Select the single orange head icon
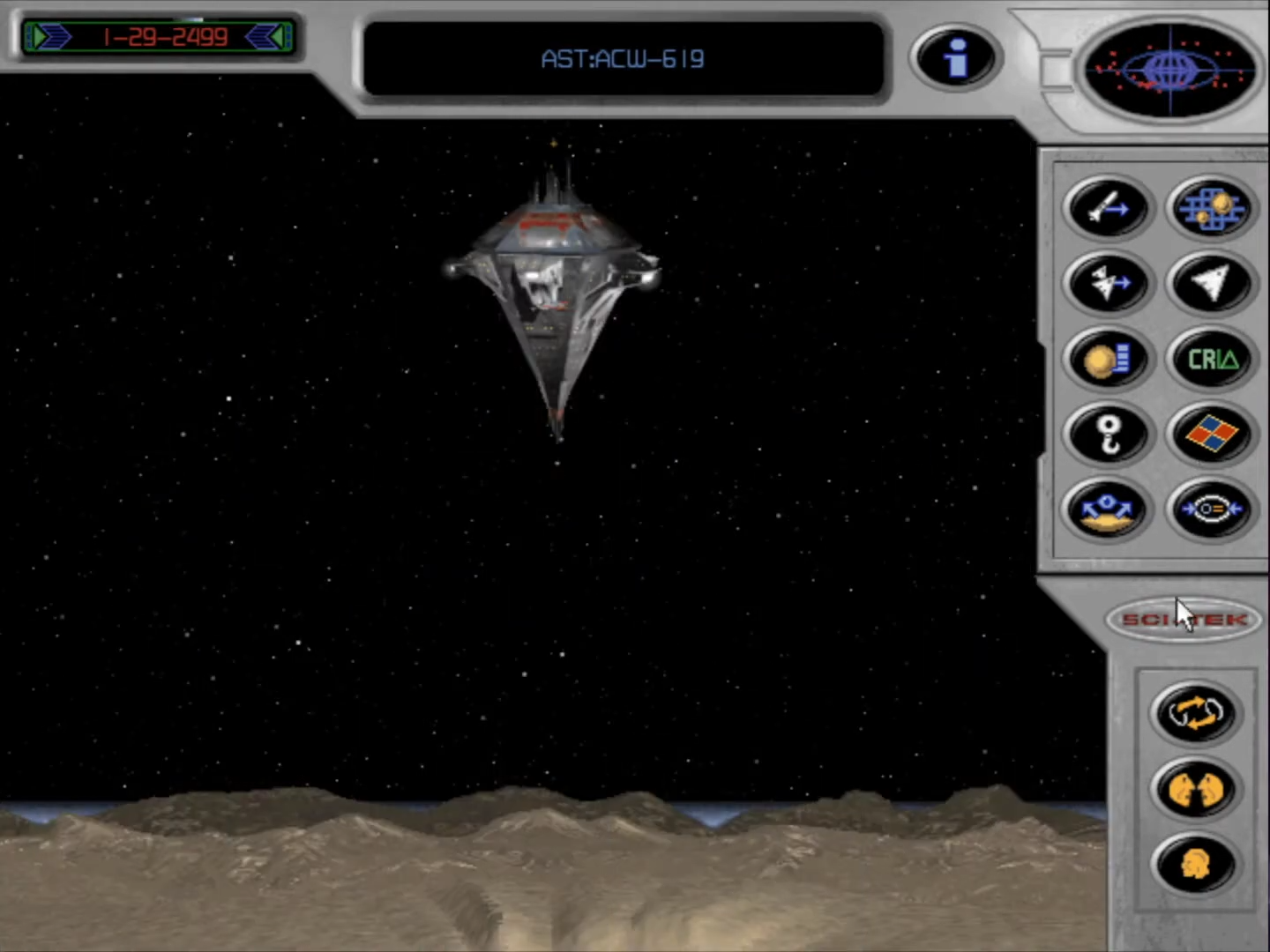The height and width of the screenshot is (952, 1270). pyautogui.click(x=1195, y=864)
